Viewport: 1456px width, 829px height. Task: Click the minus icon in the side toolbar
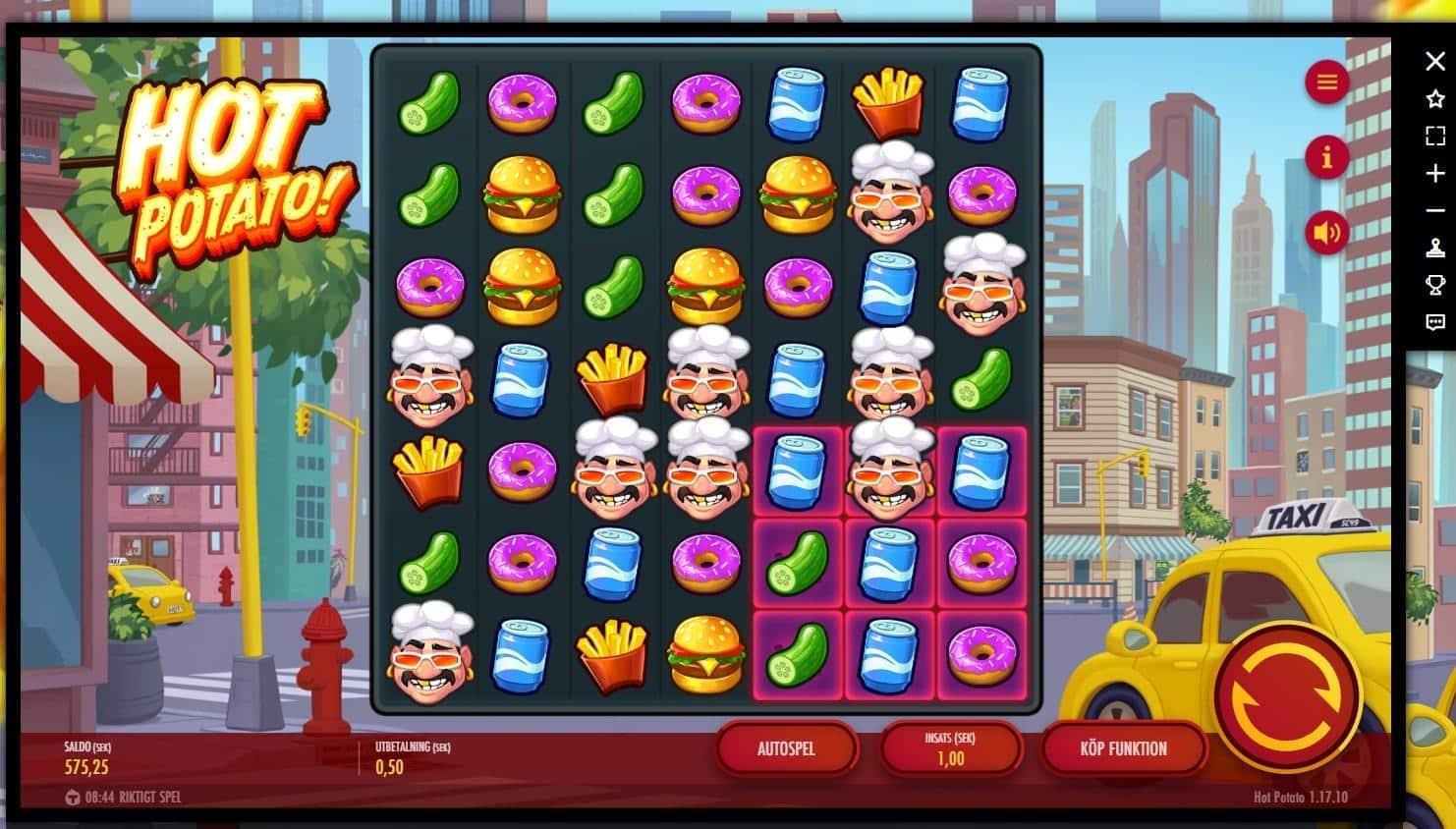[x=1434, y=211]
